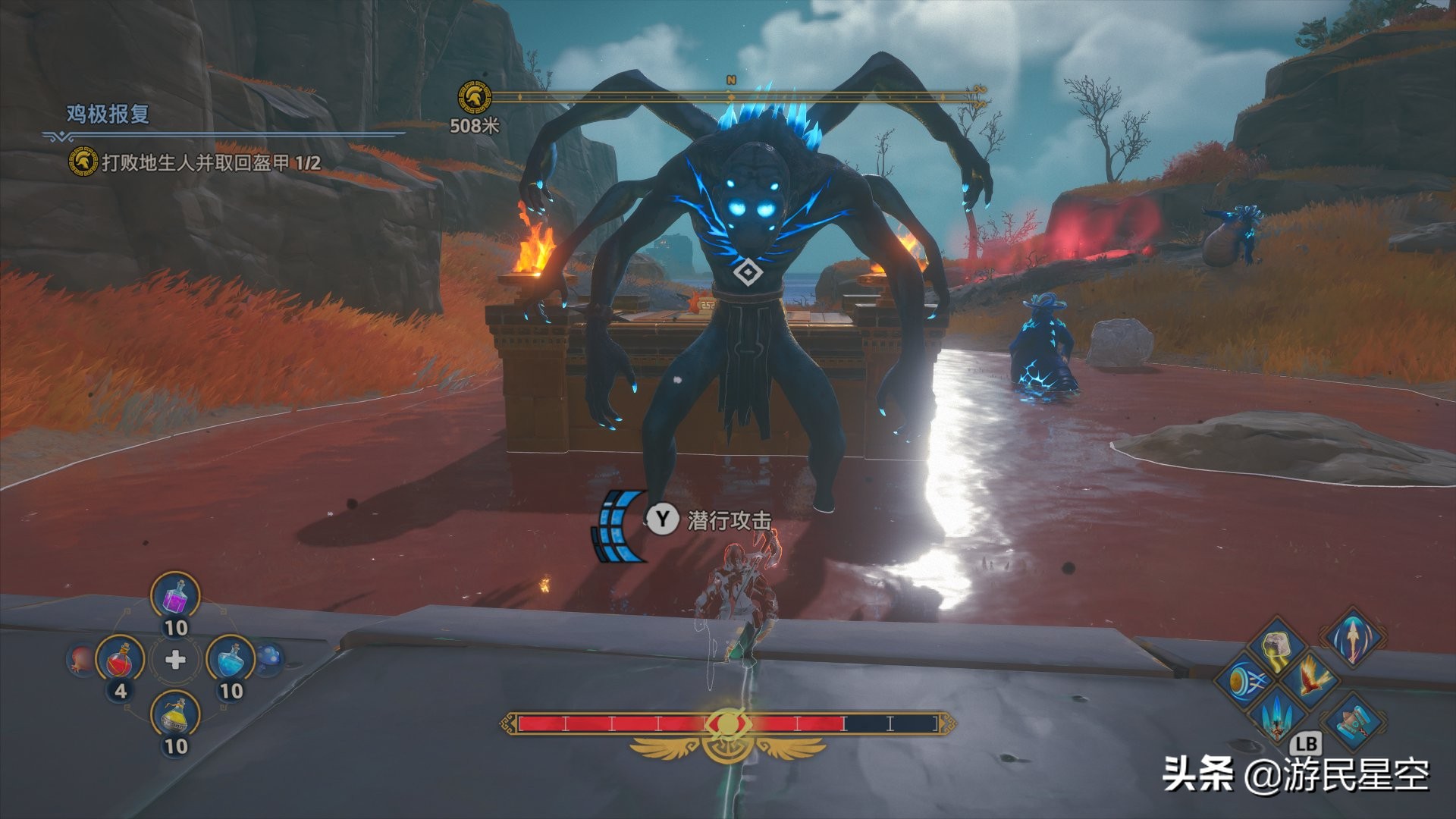Use the blue stamina potion
This screenshot has width=1456, height=819.
[x=231, y=660]
